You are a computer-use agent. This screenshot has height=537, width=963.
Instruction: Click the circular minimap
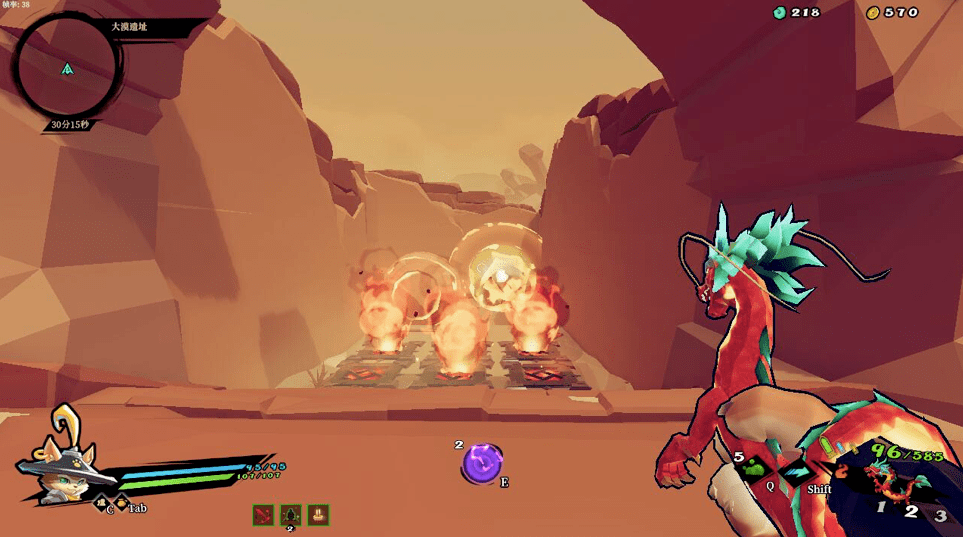(x=67, y=67)
